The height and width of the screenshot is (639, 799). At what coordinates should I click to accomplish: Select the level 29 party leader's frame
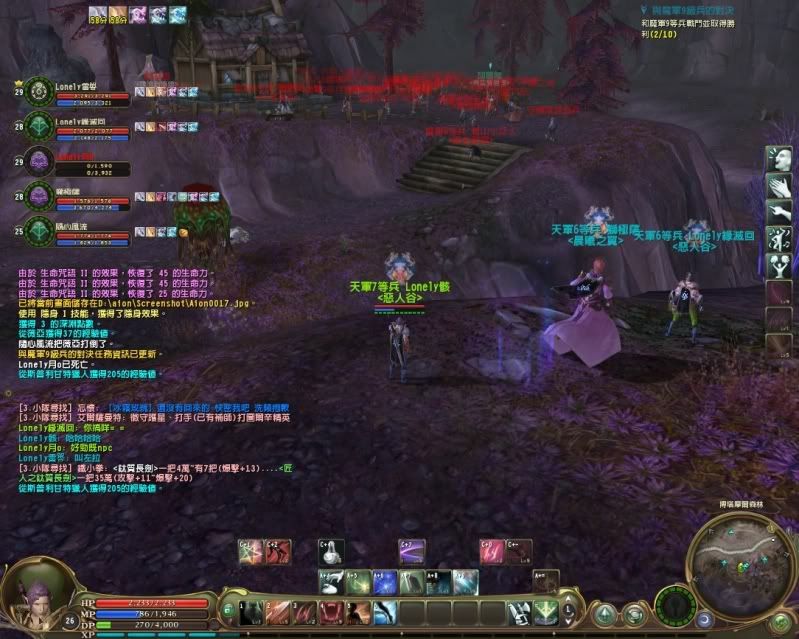pyautogui.click(x=40, y=90)
